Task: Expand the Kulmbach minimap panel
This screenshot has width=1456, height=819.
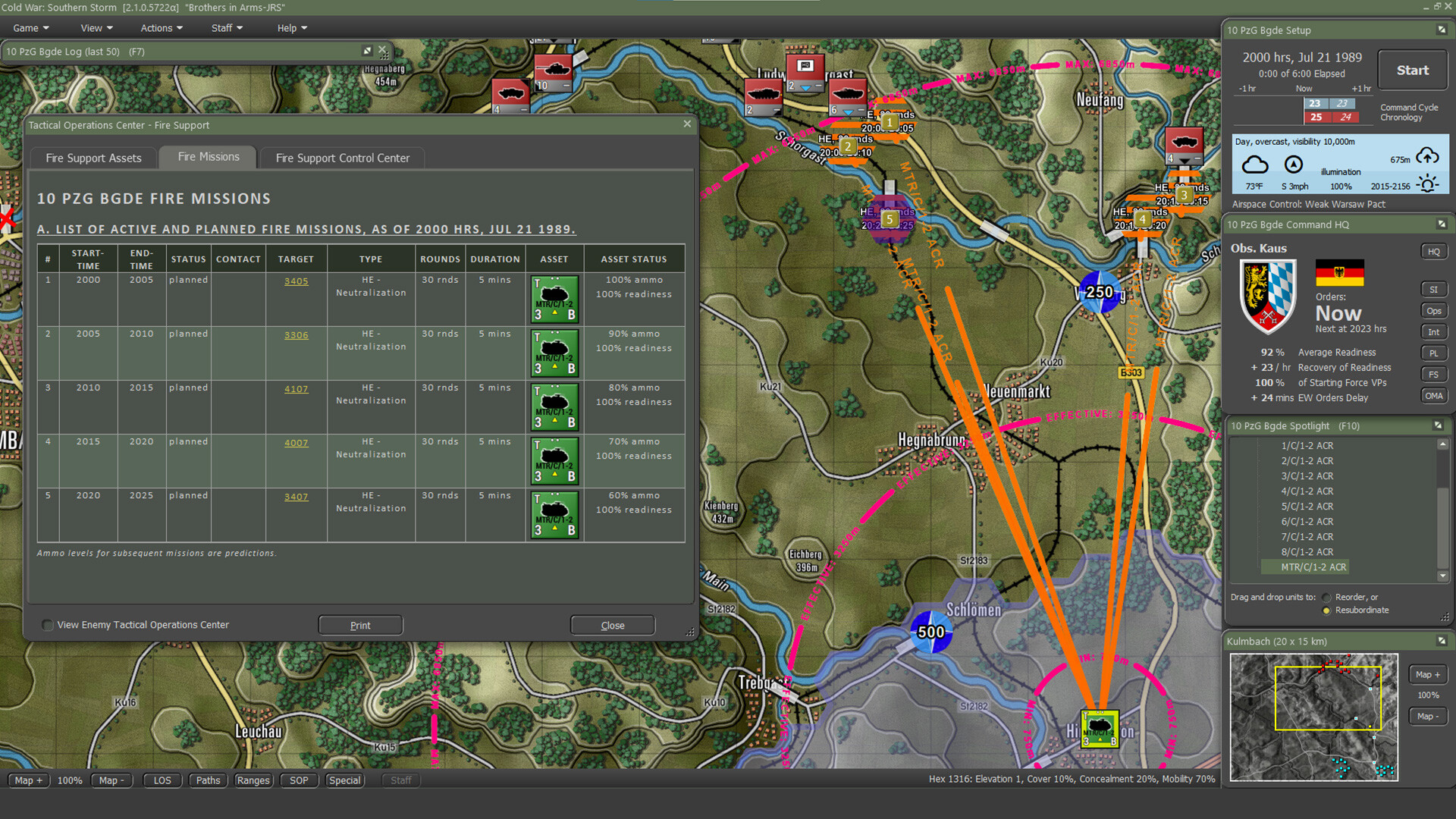Action: click(x=1442, y=641)
